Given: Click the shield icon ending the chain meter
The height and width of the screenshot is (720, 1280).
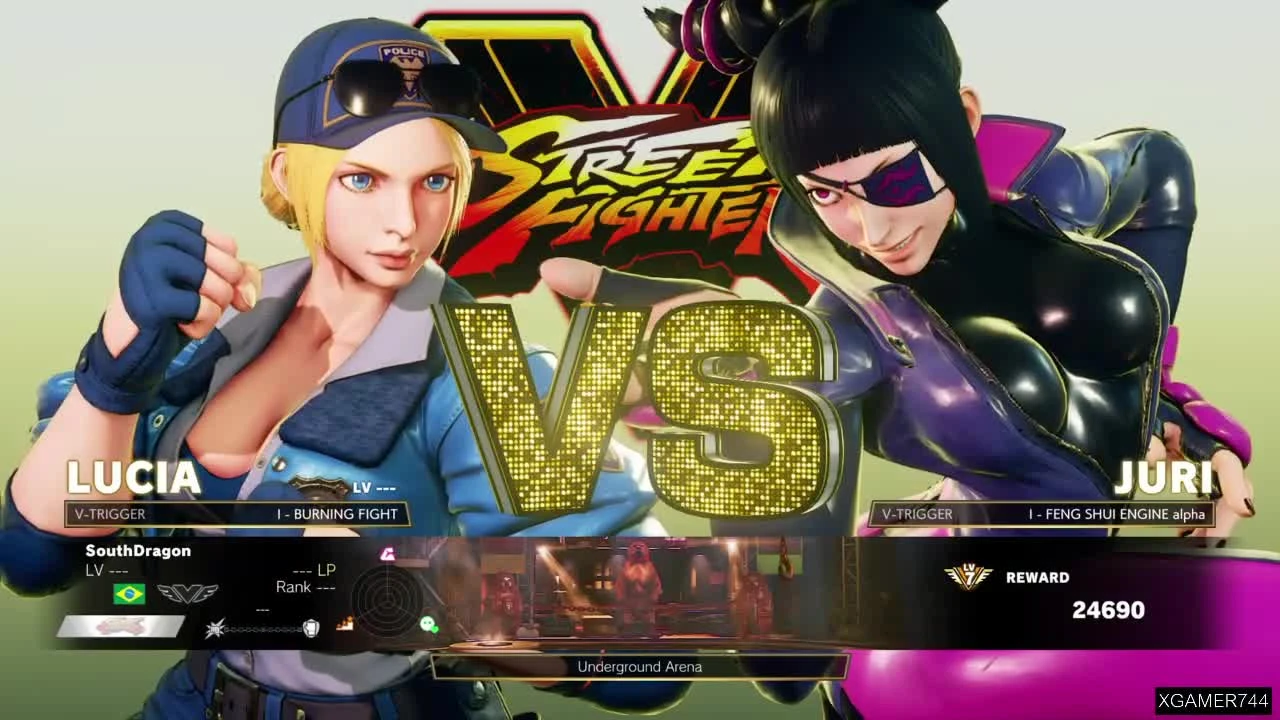Looking at the screenshot, I should (x=311, y=629).
